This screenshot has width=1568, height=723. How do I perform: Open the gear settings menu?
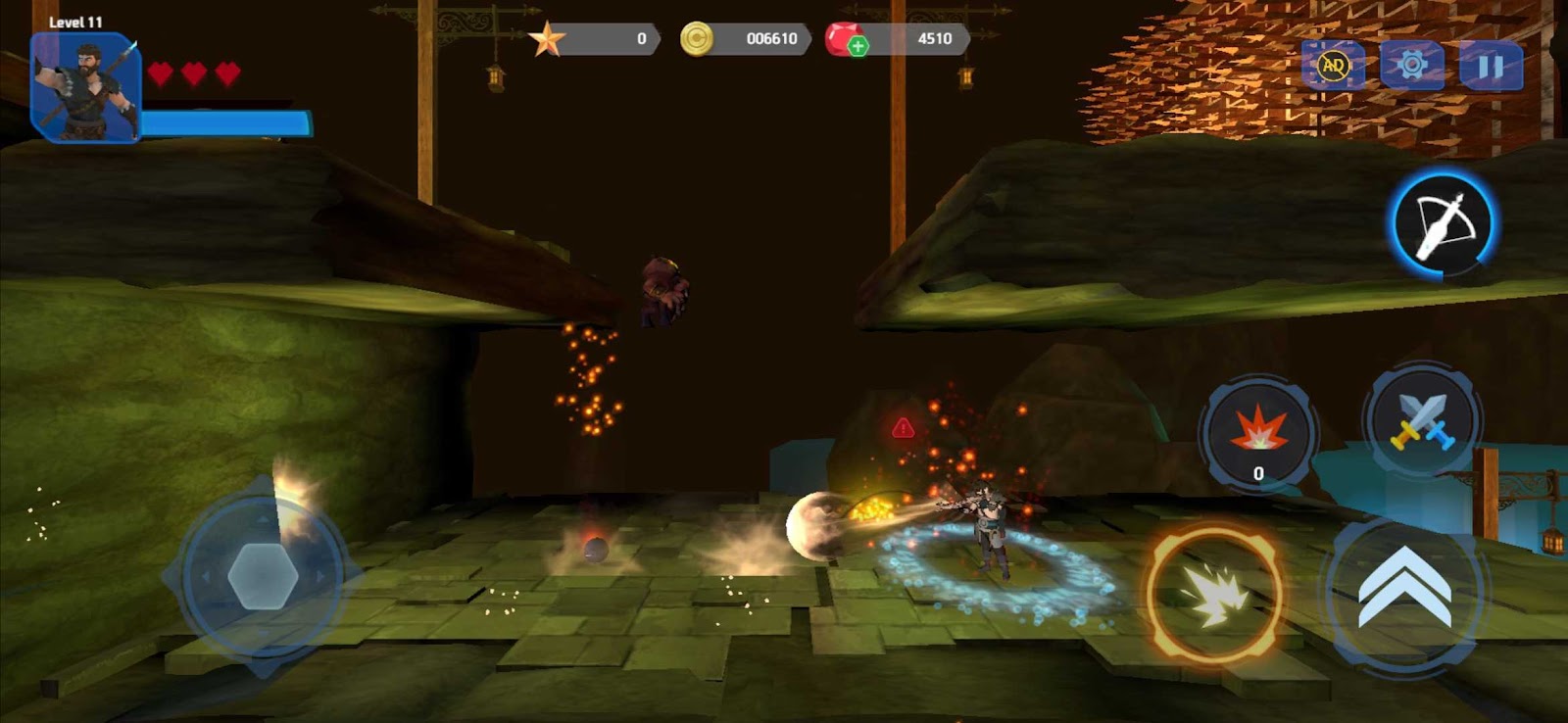click(1412, 66)
